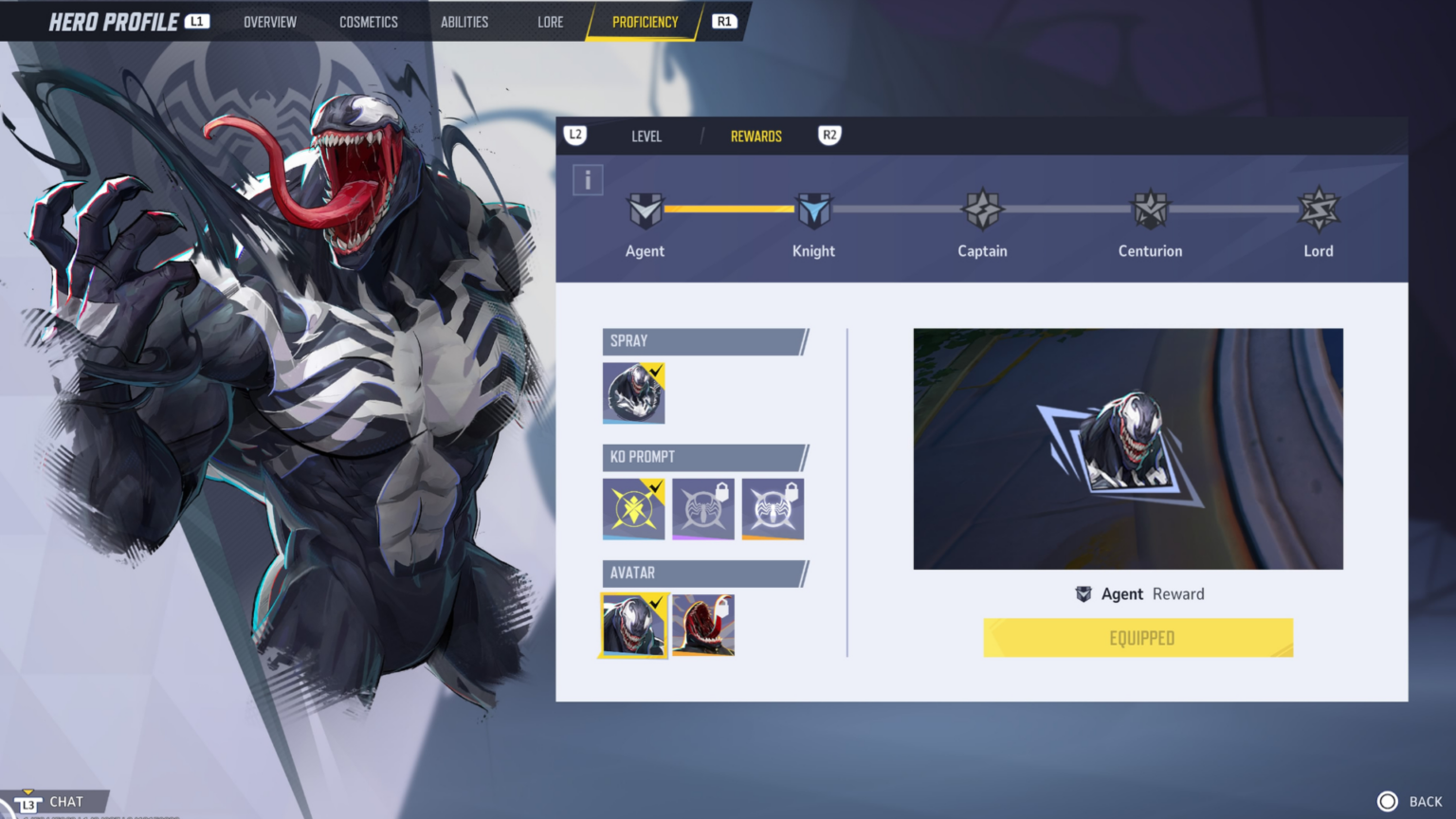1456x819 pixels.
Task: Choose the Knight rank badge
Action: click(813, 210)
